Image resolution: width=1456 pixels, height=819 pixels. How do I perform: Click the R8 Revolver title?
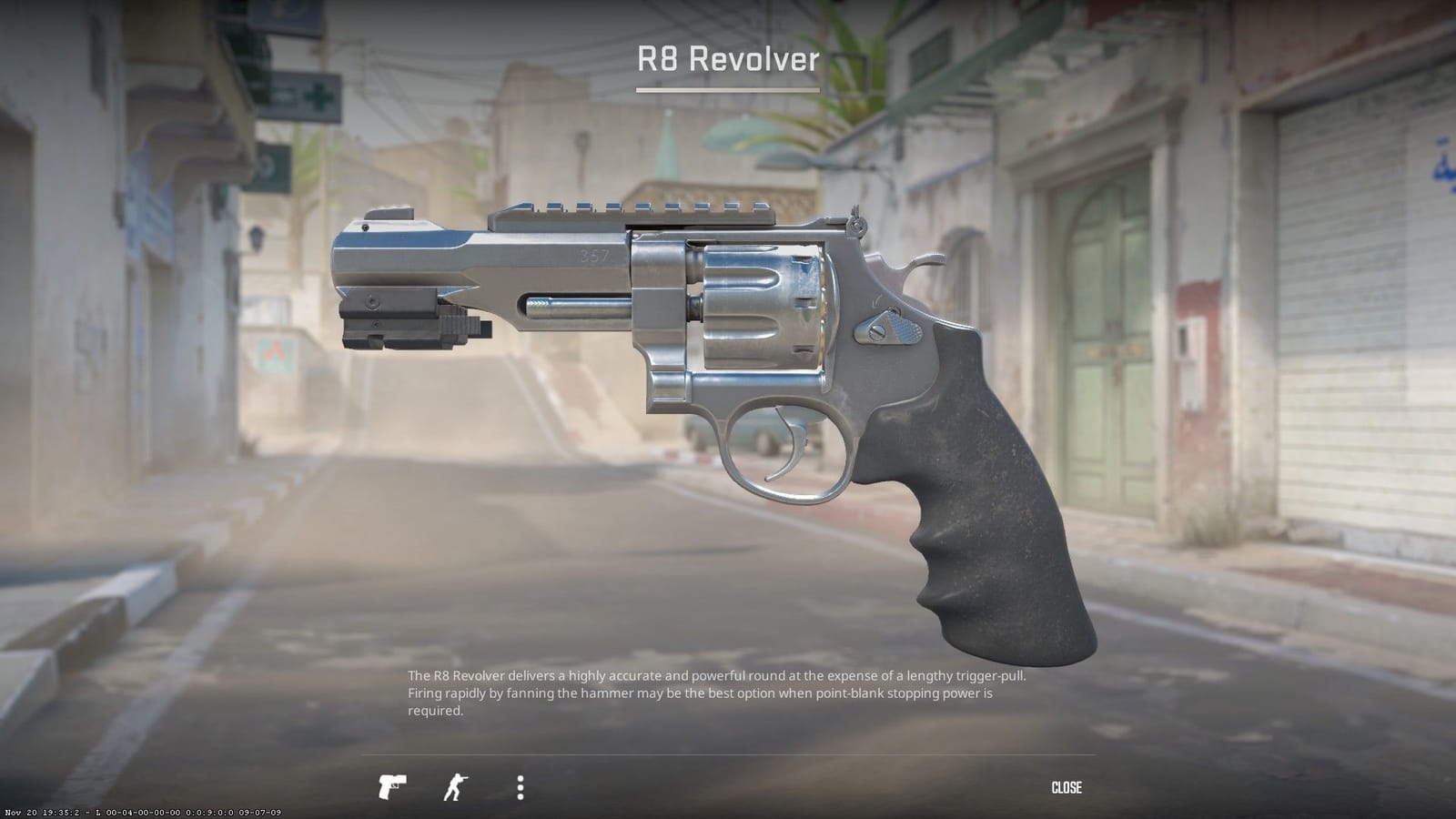coord(727,60)
